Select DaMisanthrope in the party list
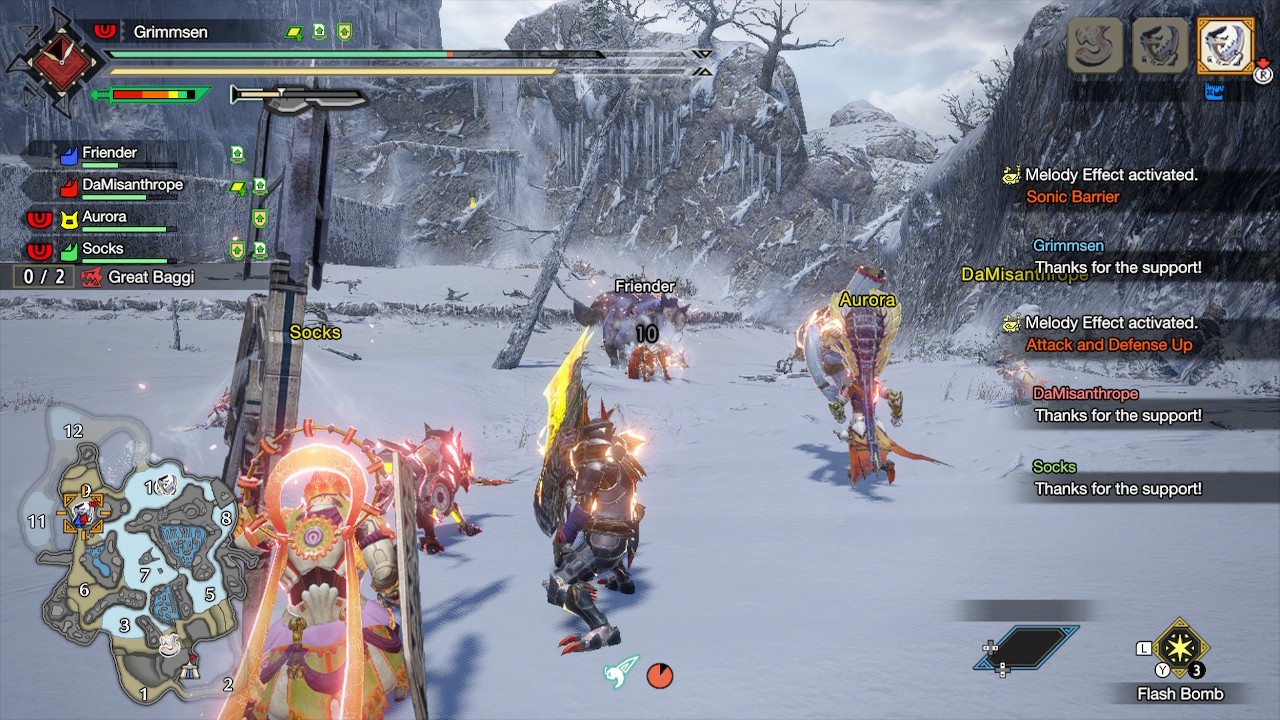The image size is (1280, 720). (132, 186)
